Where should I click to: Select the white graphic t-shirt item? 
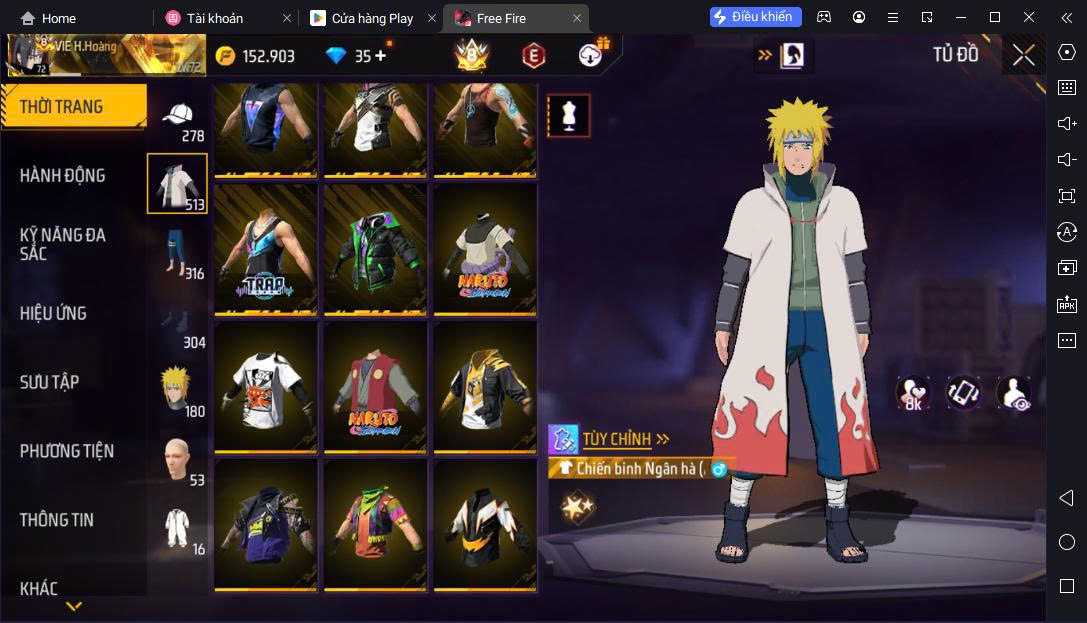click(x=265, y=388)
